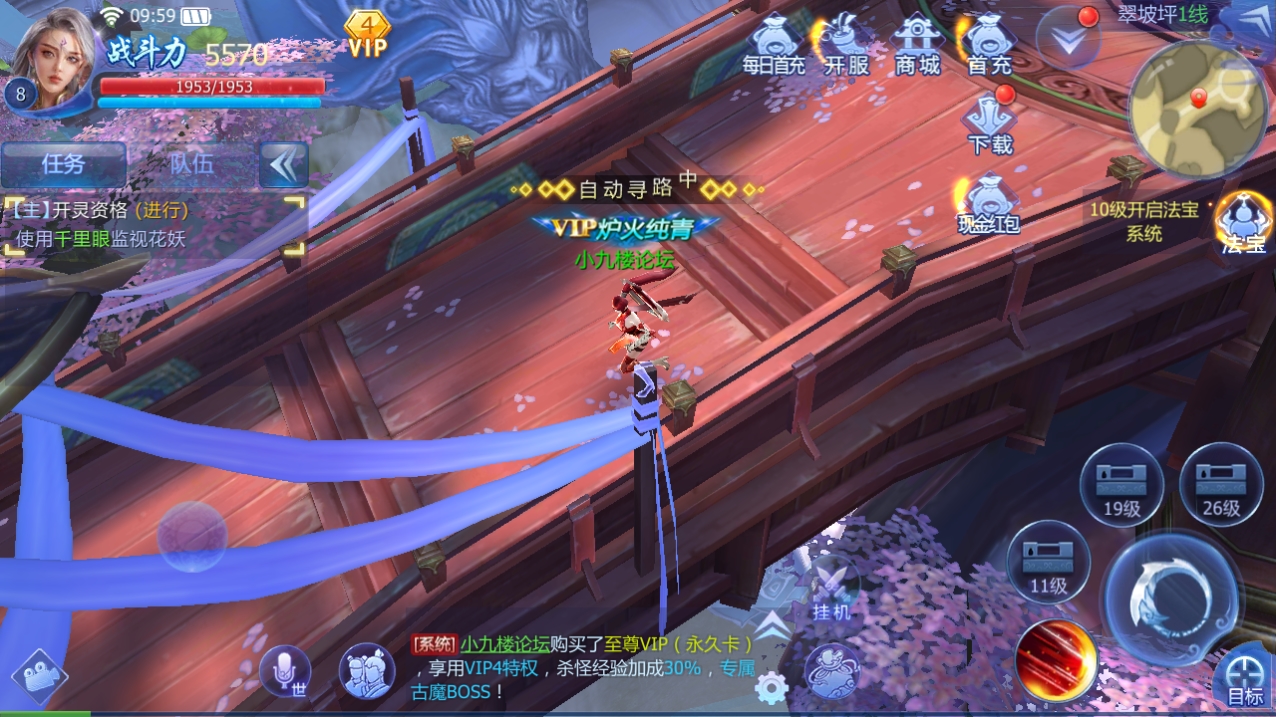Open the VIP 4 badge
1276x717 pixels.
click(x=367, y=35)
